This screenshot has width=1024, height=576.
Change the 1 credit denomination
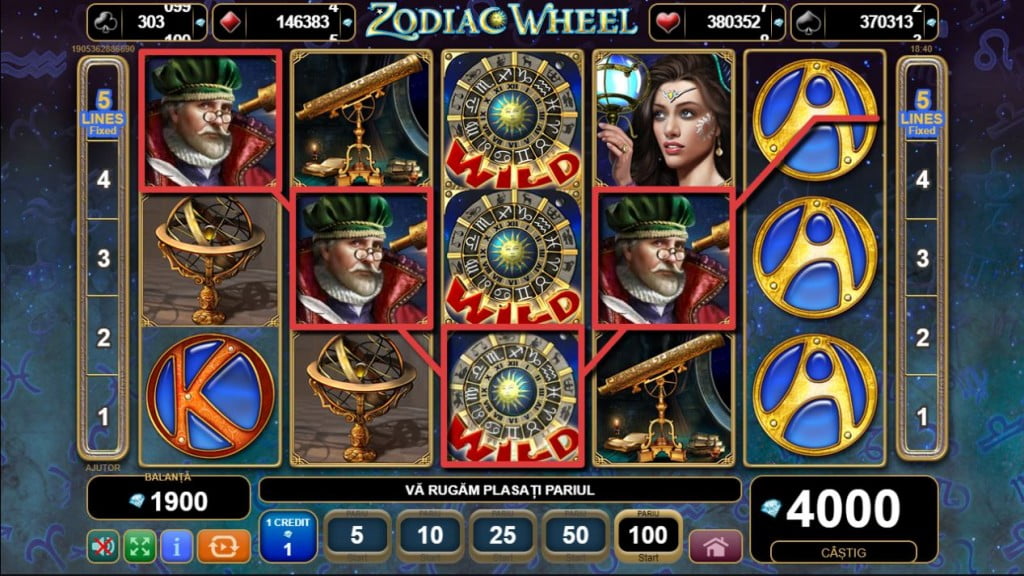click(289, 536)
